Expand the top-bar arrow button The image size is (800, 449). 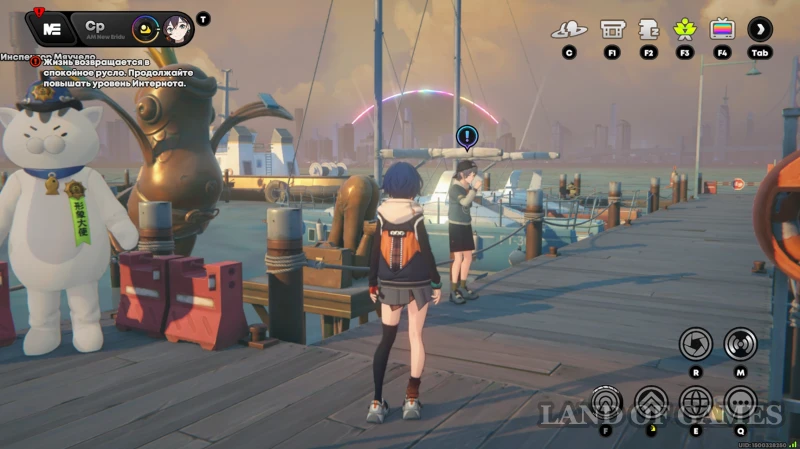coord(760,29)
